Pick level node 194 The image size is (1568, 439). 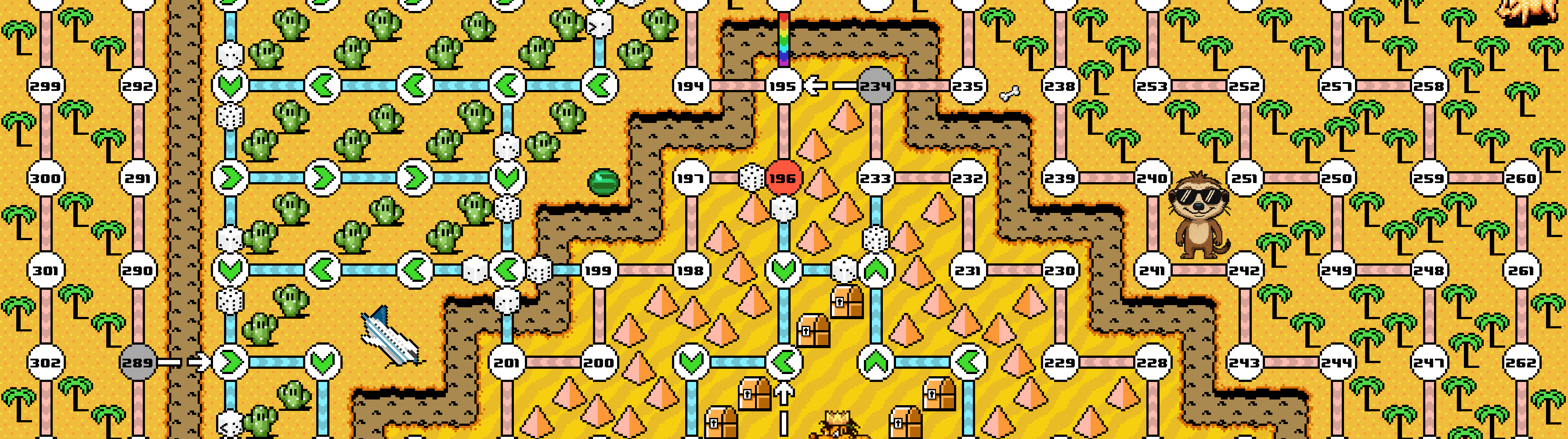[x=690, y=86]
